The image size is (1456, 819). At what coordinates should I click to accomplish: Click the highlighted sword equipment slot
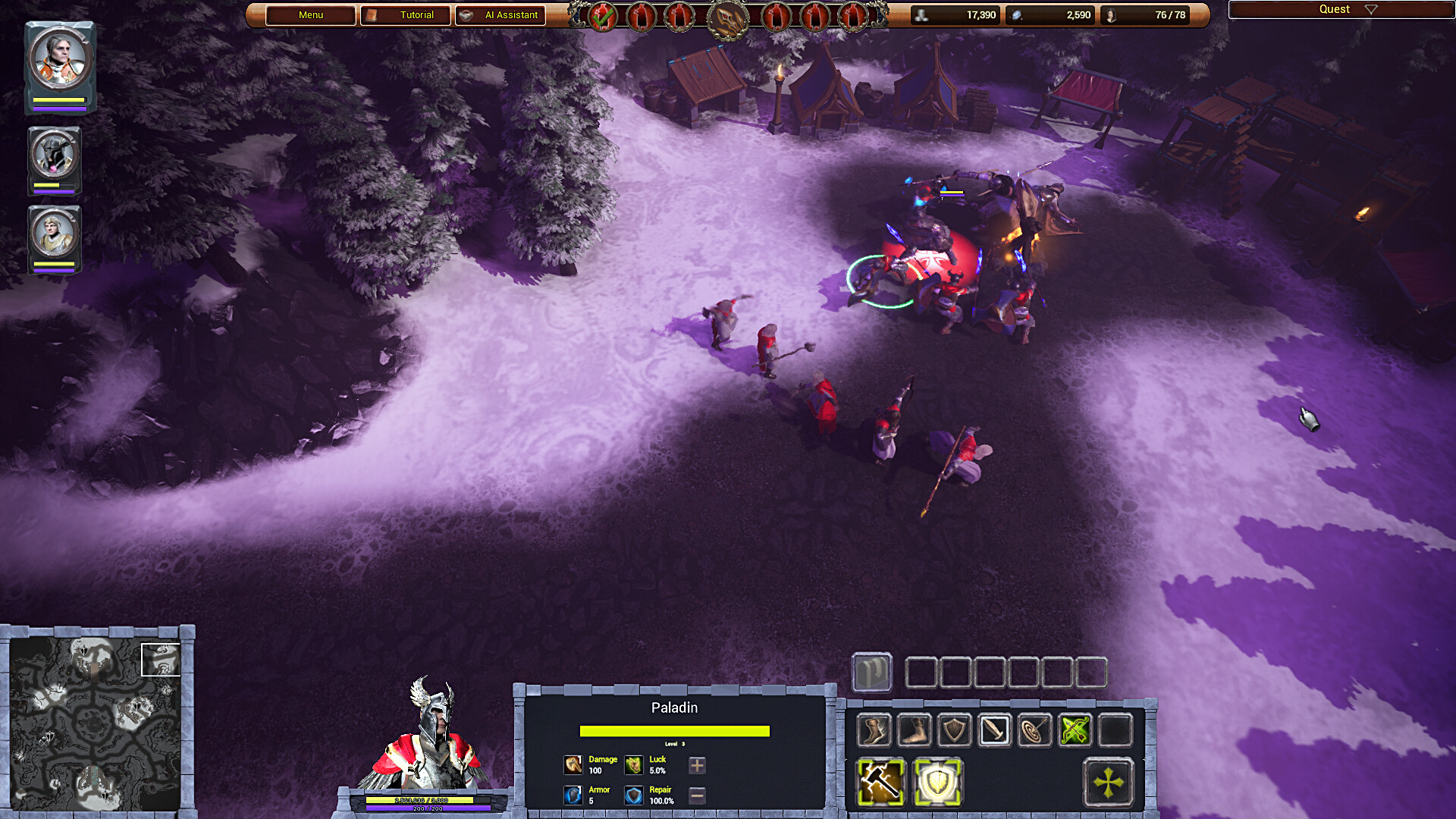(x=994, y=732)
